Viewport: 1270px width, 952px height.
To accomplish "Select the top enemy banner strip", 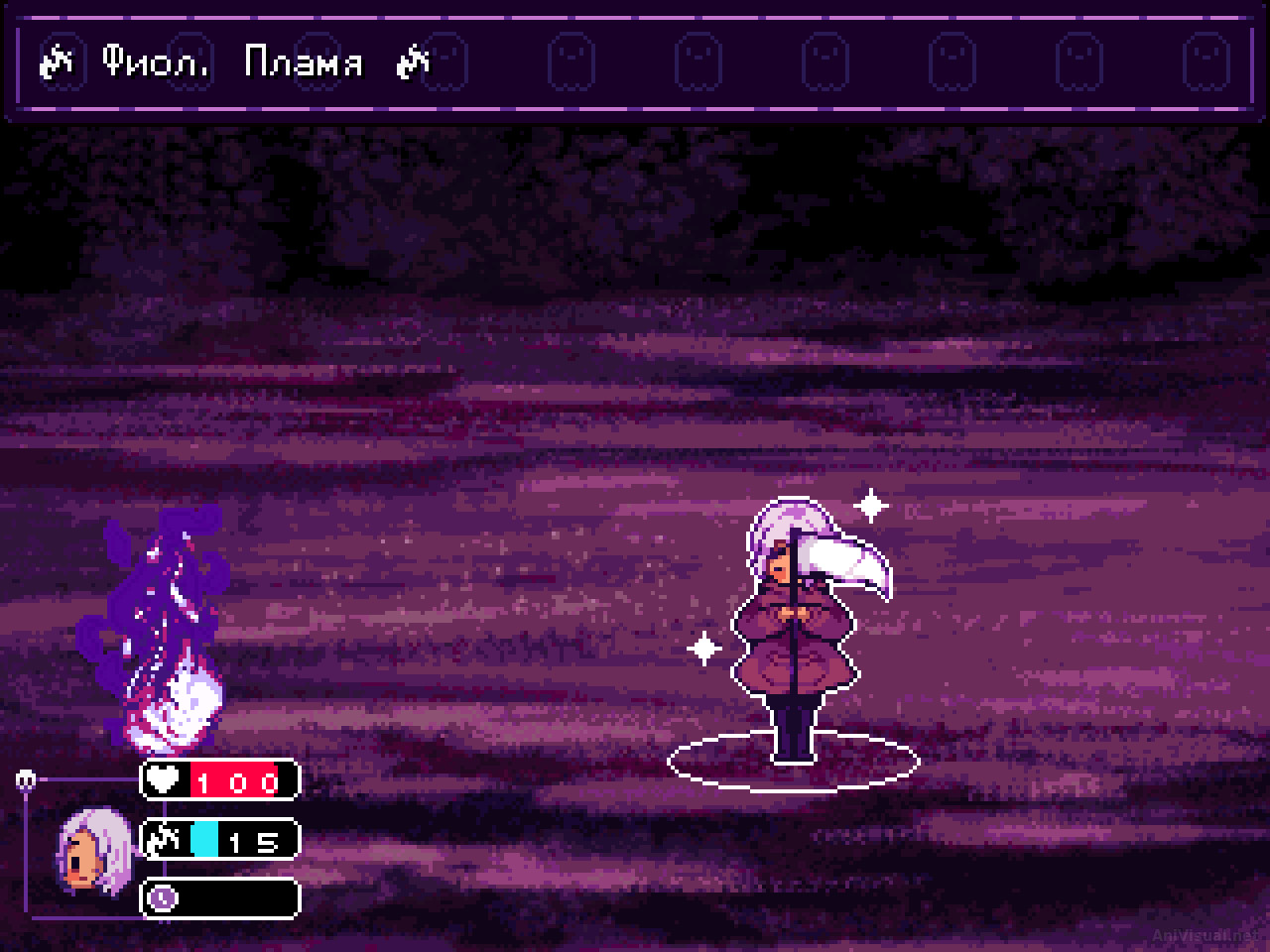I will click(x=635, y=59).
